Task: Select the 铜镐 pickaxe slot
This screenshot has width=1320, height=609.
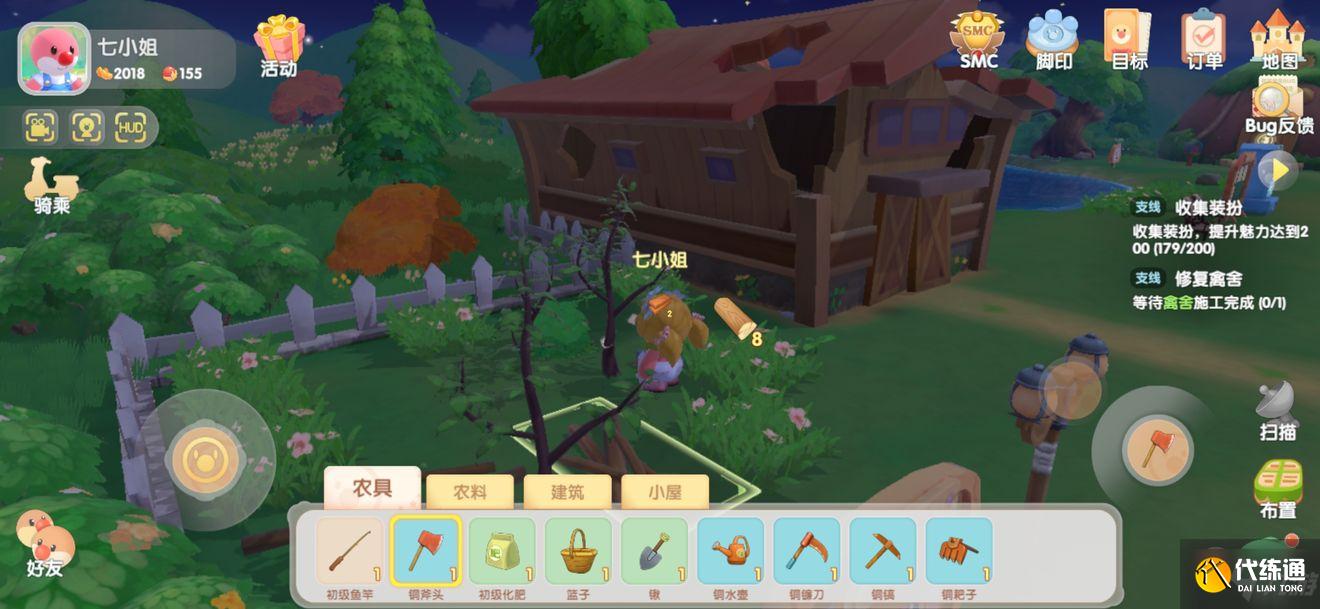Action: point(882,551)
